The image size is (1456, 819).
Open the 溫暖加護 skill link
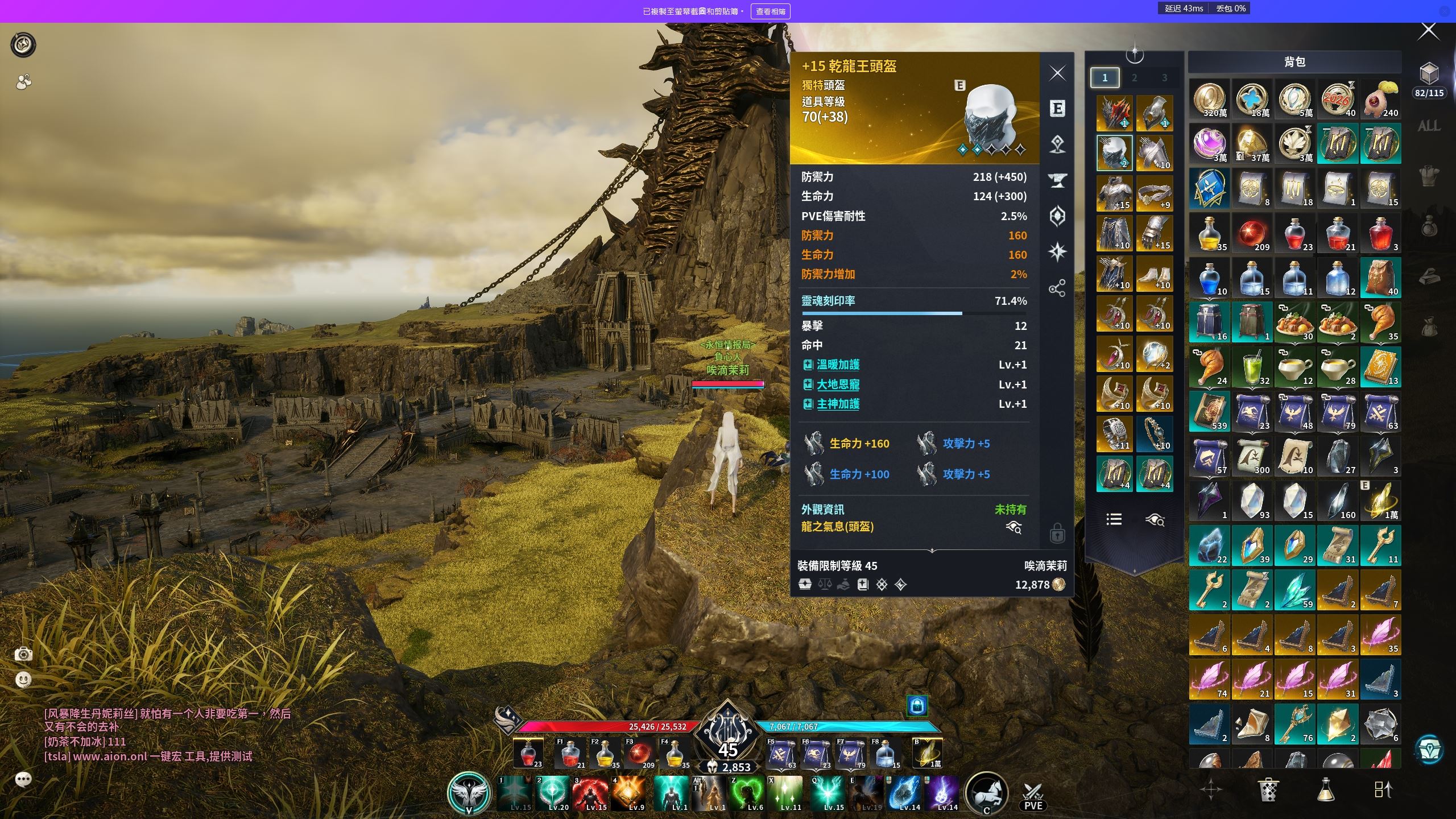click(x=838, y=365)
